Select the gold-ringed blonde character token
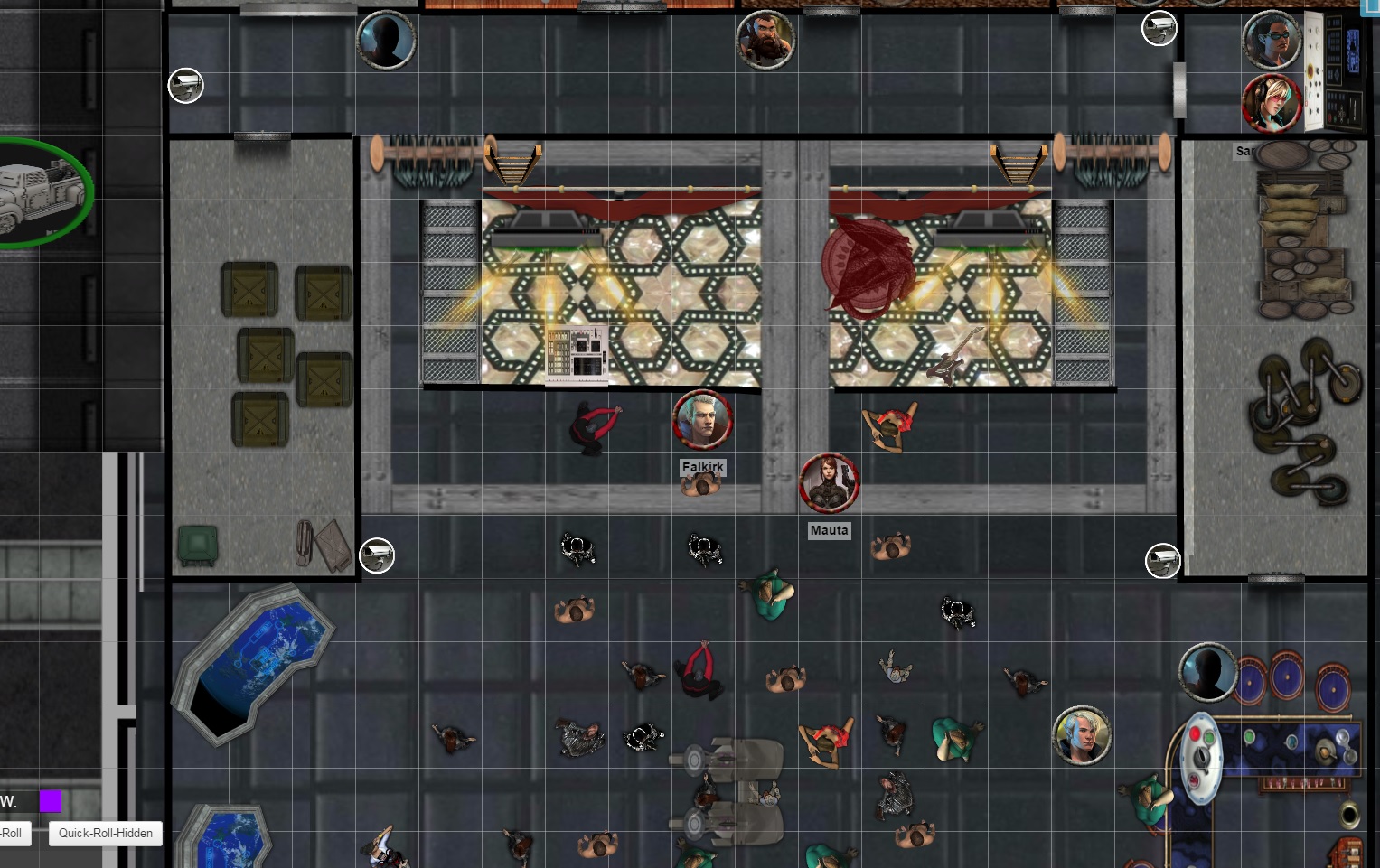 (x=1082, y=735)
